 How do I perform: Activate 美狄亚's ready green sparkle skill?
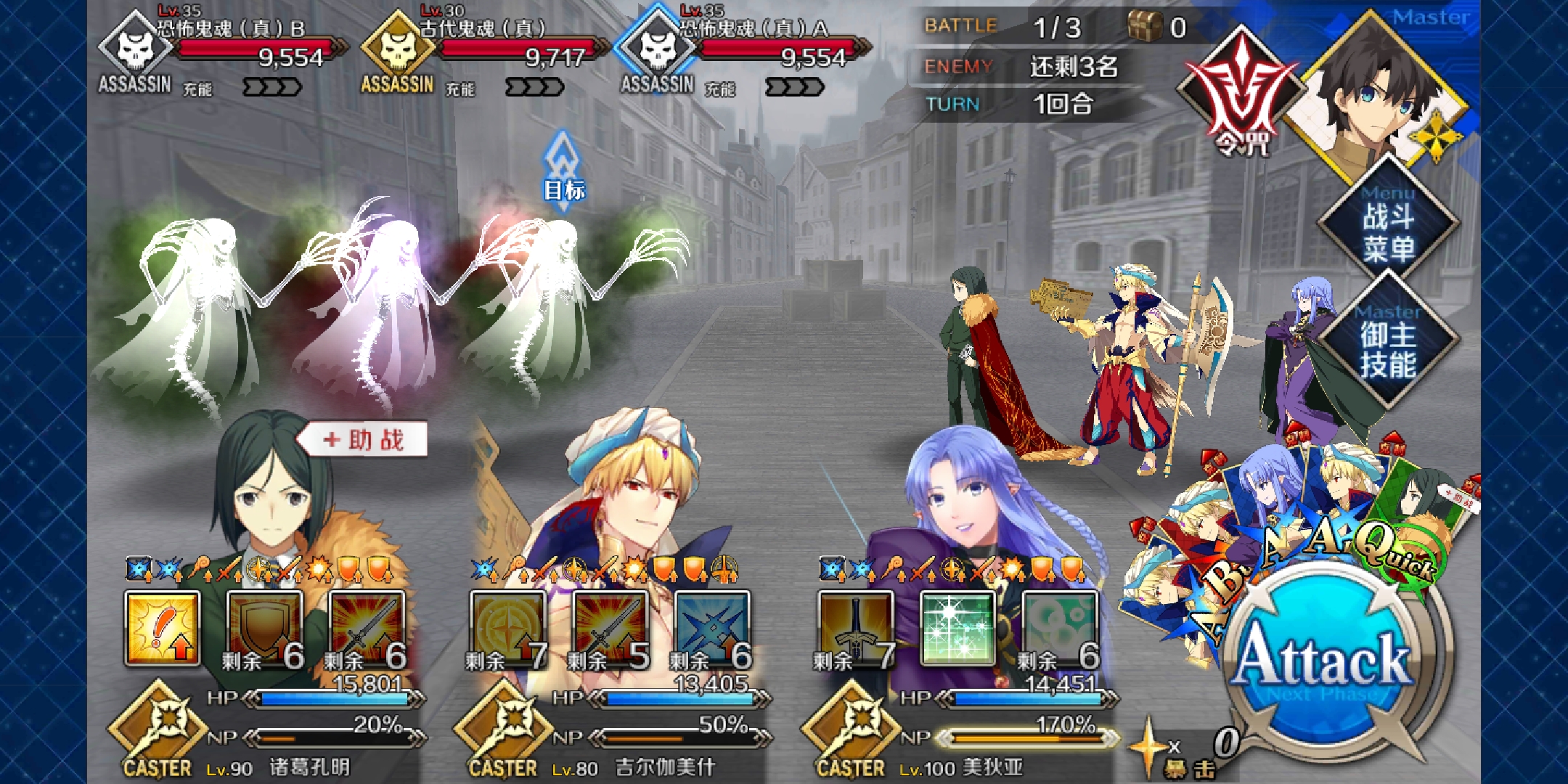(957, 629)
